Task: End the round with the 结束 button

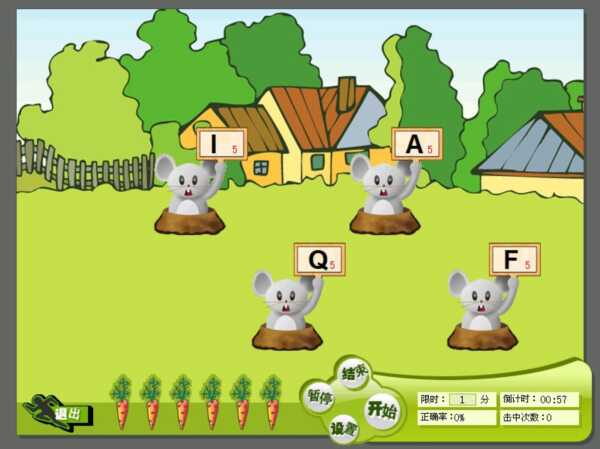Action: coord(353,373)
